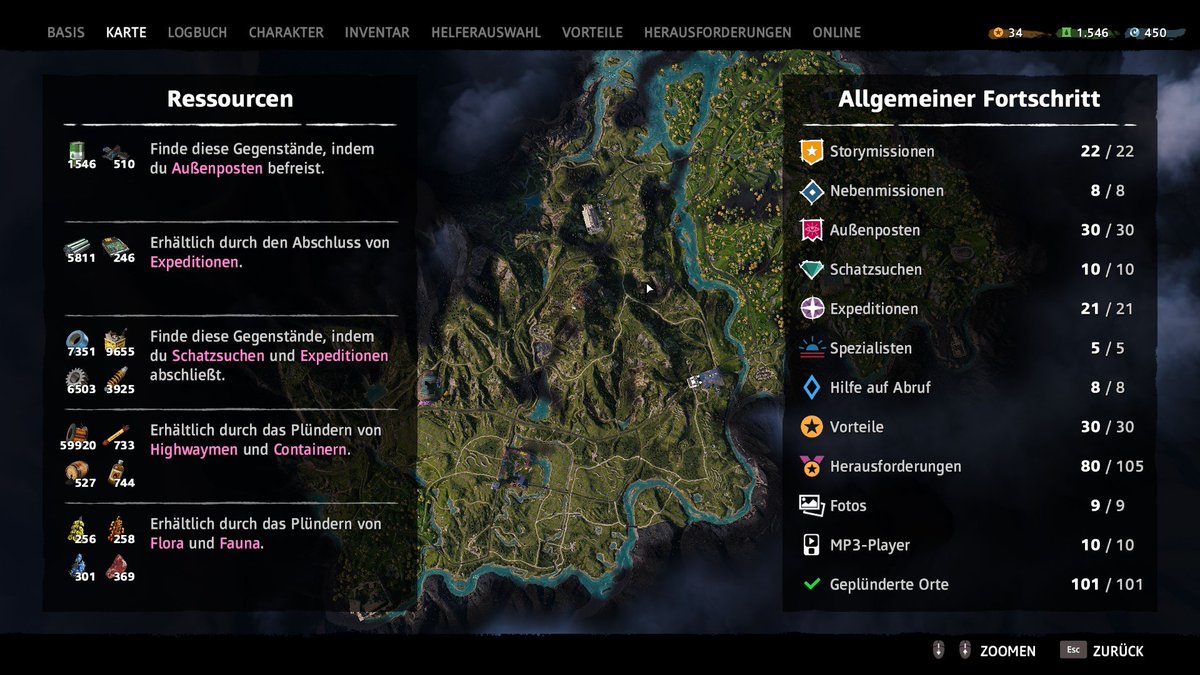Select the Herausforderungen progress row
Image resolution: width=1200 pixels, height=675 pixels.
click(968, 466)
